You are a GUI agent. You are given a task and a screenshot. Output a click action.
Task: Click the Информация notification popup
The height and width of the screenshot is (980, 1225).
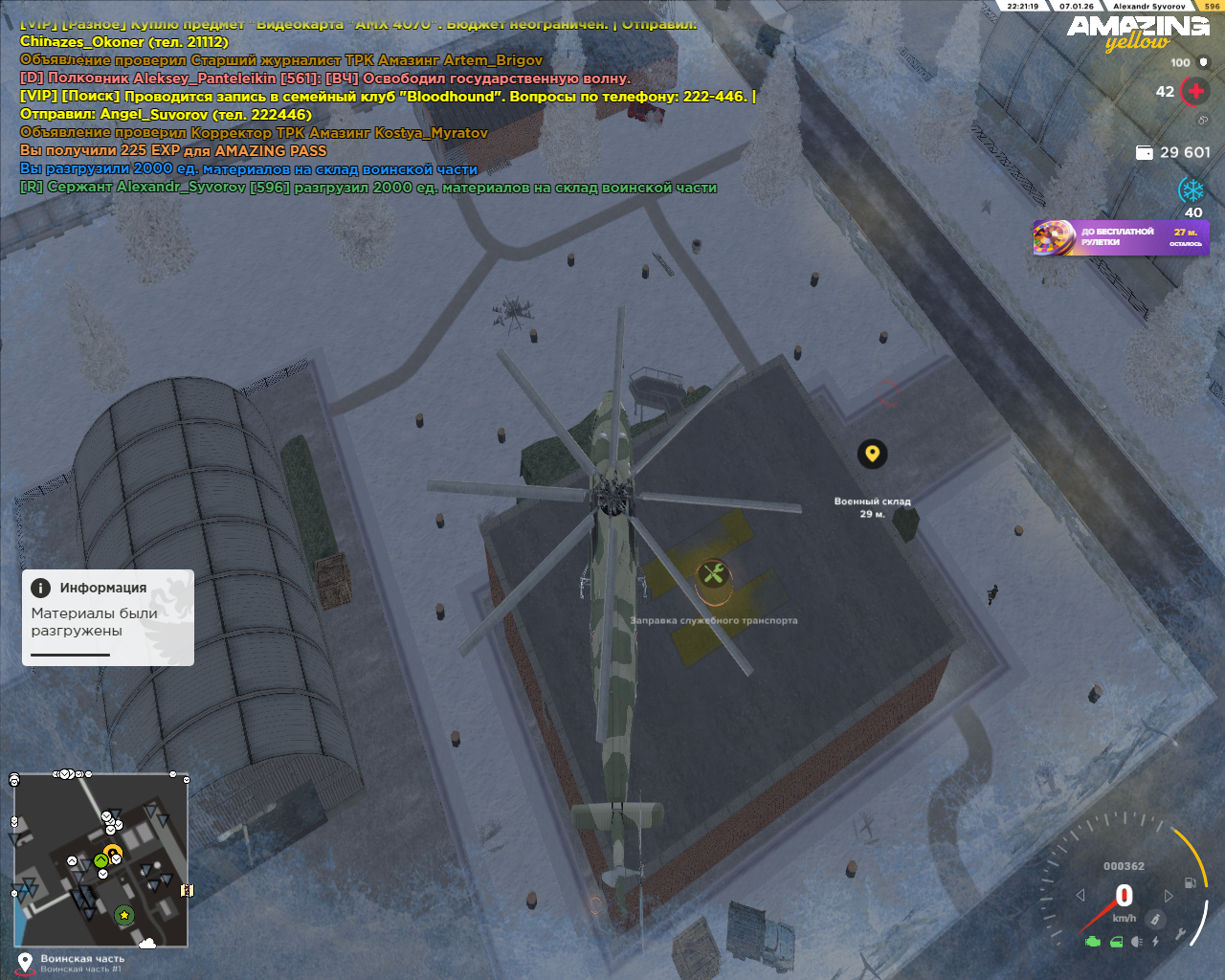(x=108, y=617)
